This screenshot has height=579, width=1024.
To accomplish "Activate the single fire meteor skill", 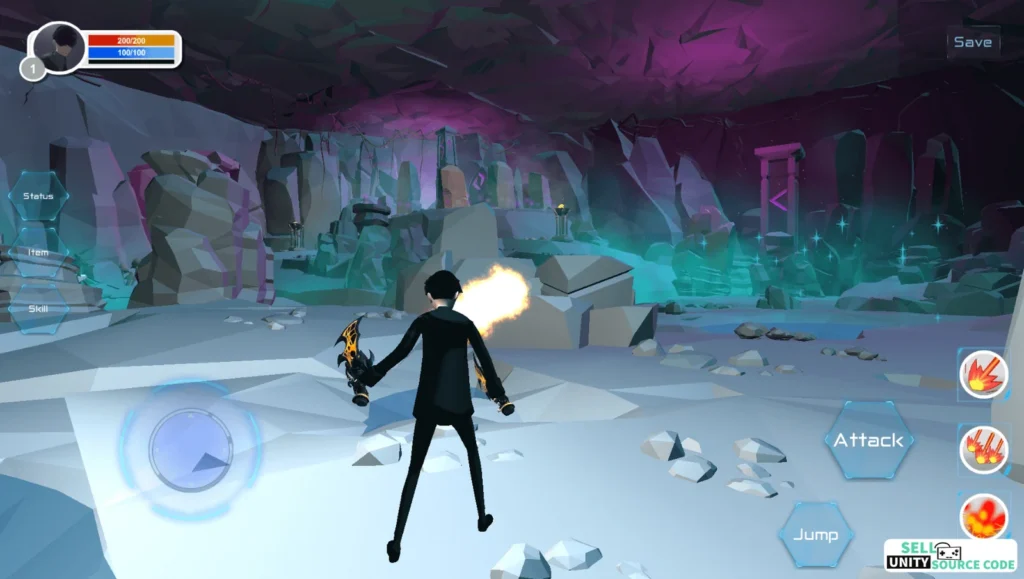I will point(983,375).
